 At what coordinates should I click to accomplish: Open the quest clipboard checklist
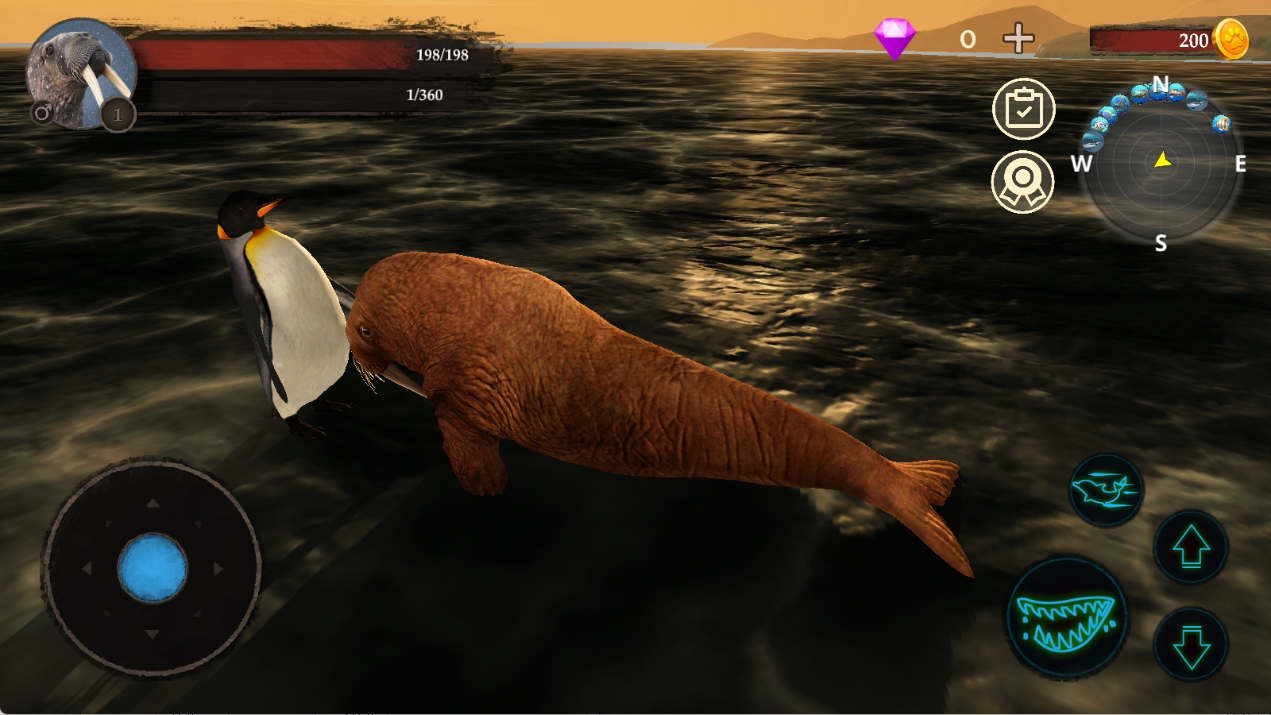coord(1023,108)
